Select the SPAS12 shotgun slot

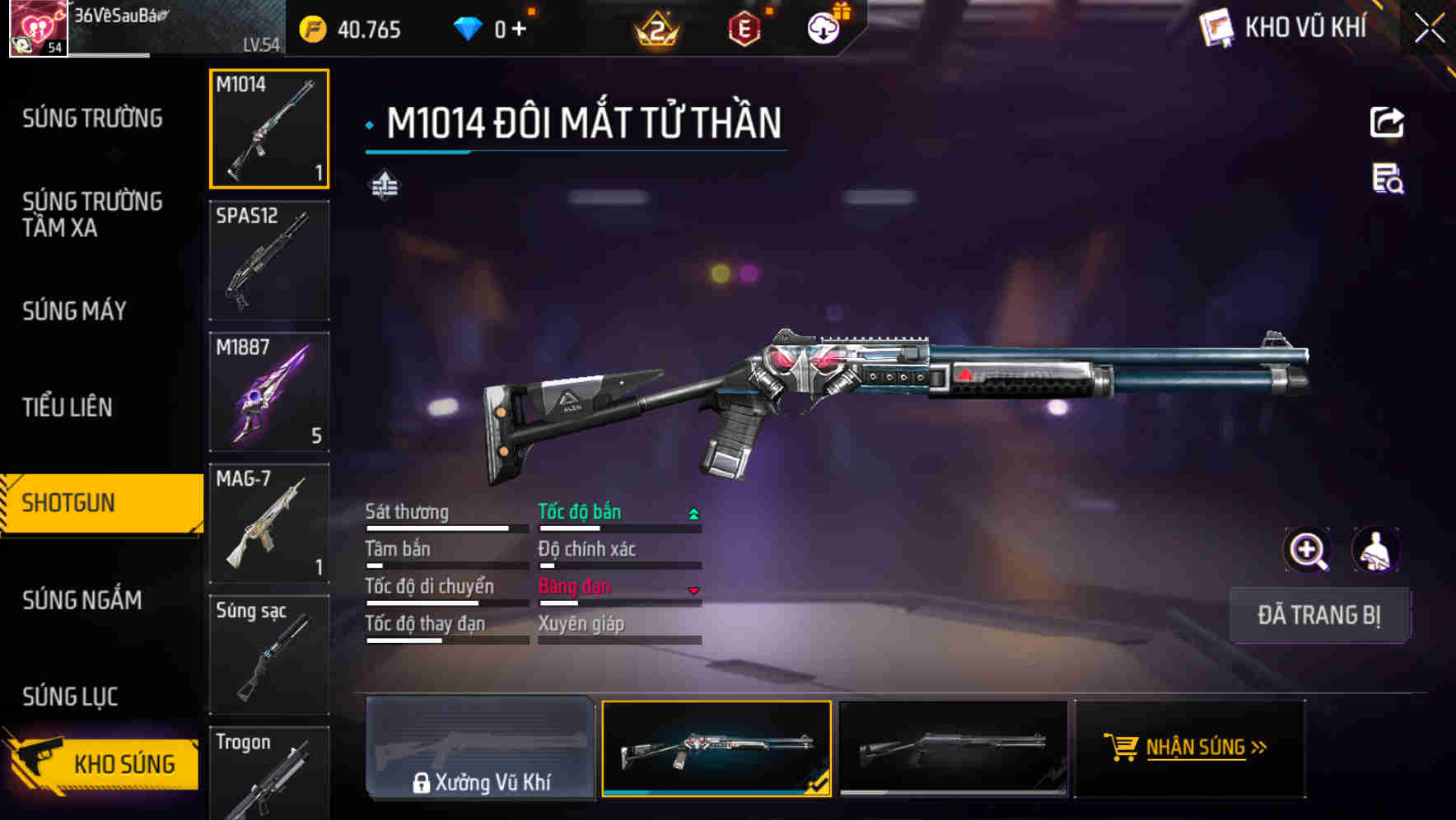(x=269, y=260)
